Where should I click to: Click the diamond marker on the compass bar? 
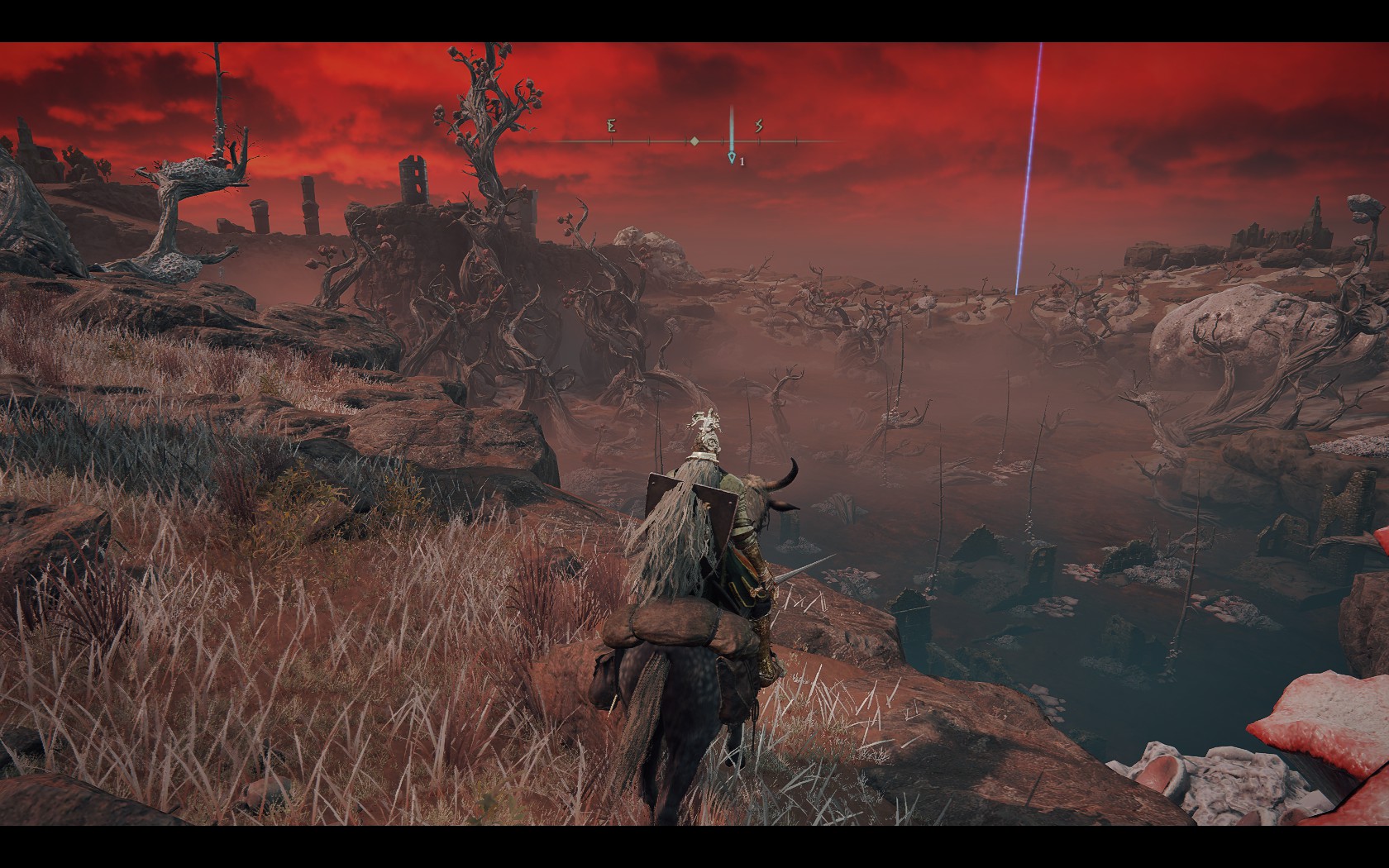(x=694, y=141)
